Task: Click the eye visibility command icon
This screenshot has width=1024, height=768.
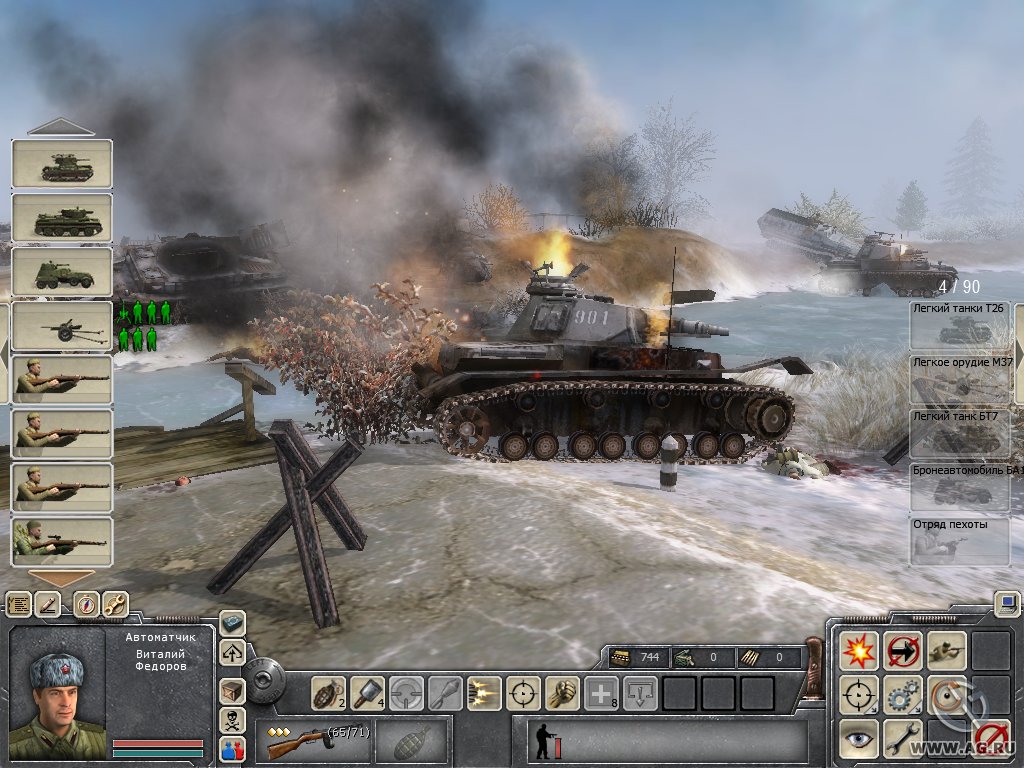Action: tap(858, 738)
